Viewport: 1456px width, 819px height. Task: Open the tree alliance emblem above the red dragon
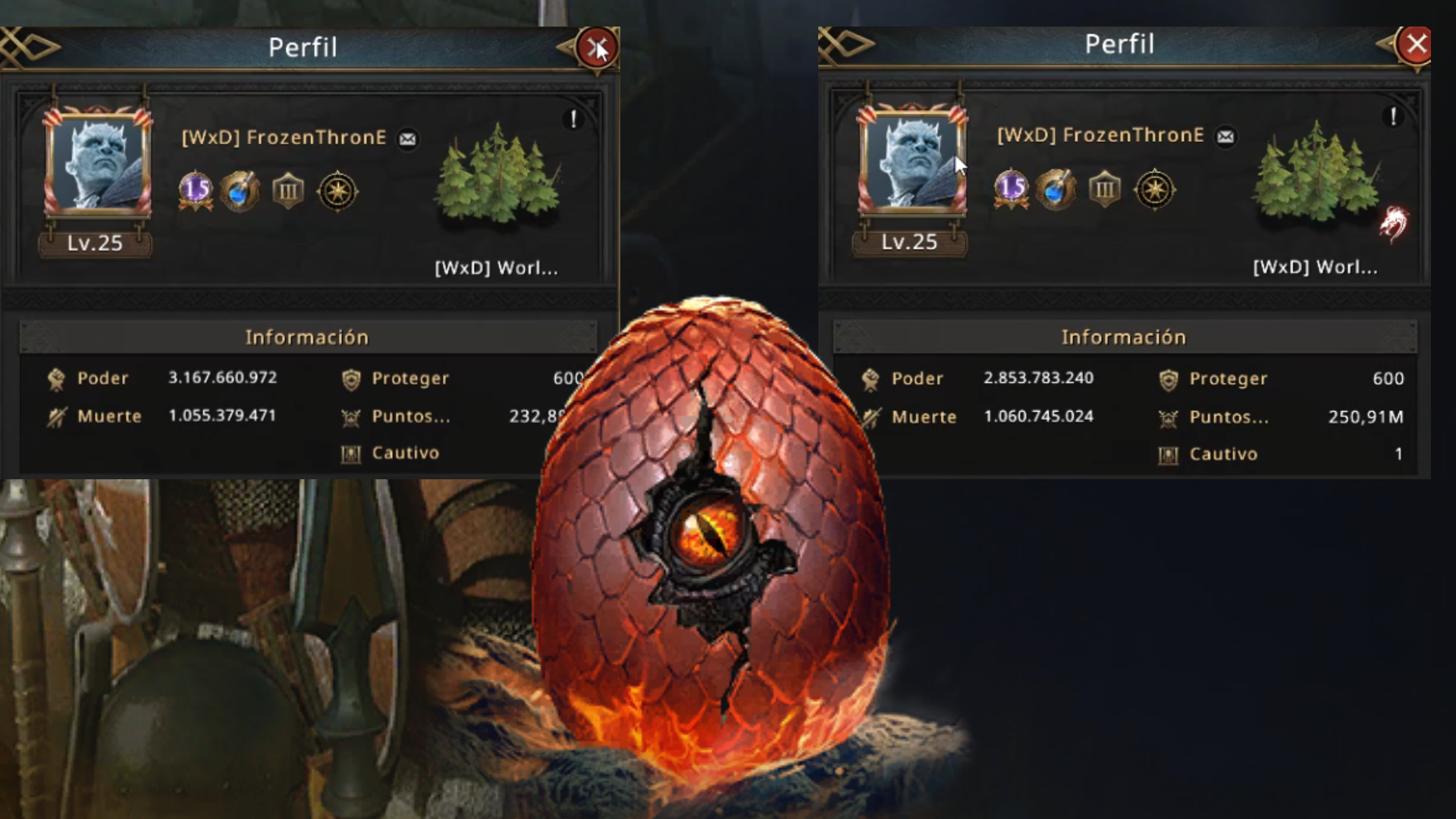click(1314, 174)
